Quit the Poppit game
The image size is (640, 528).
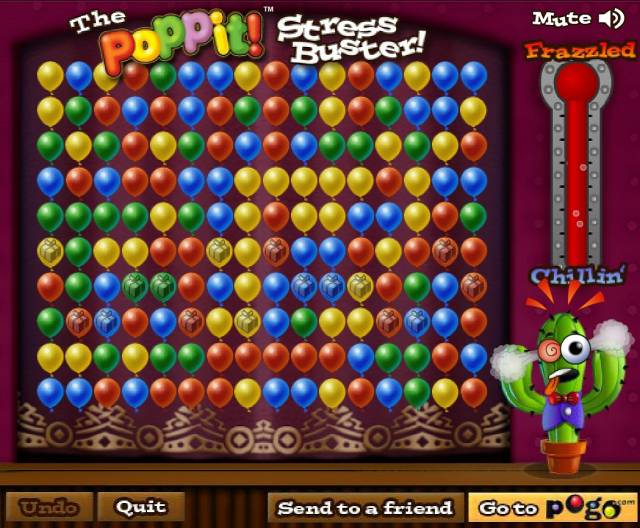[x=141, y=507]
